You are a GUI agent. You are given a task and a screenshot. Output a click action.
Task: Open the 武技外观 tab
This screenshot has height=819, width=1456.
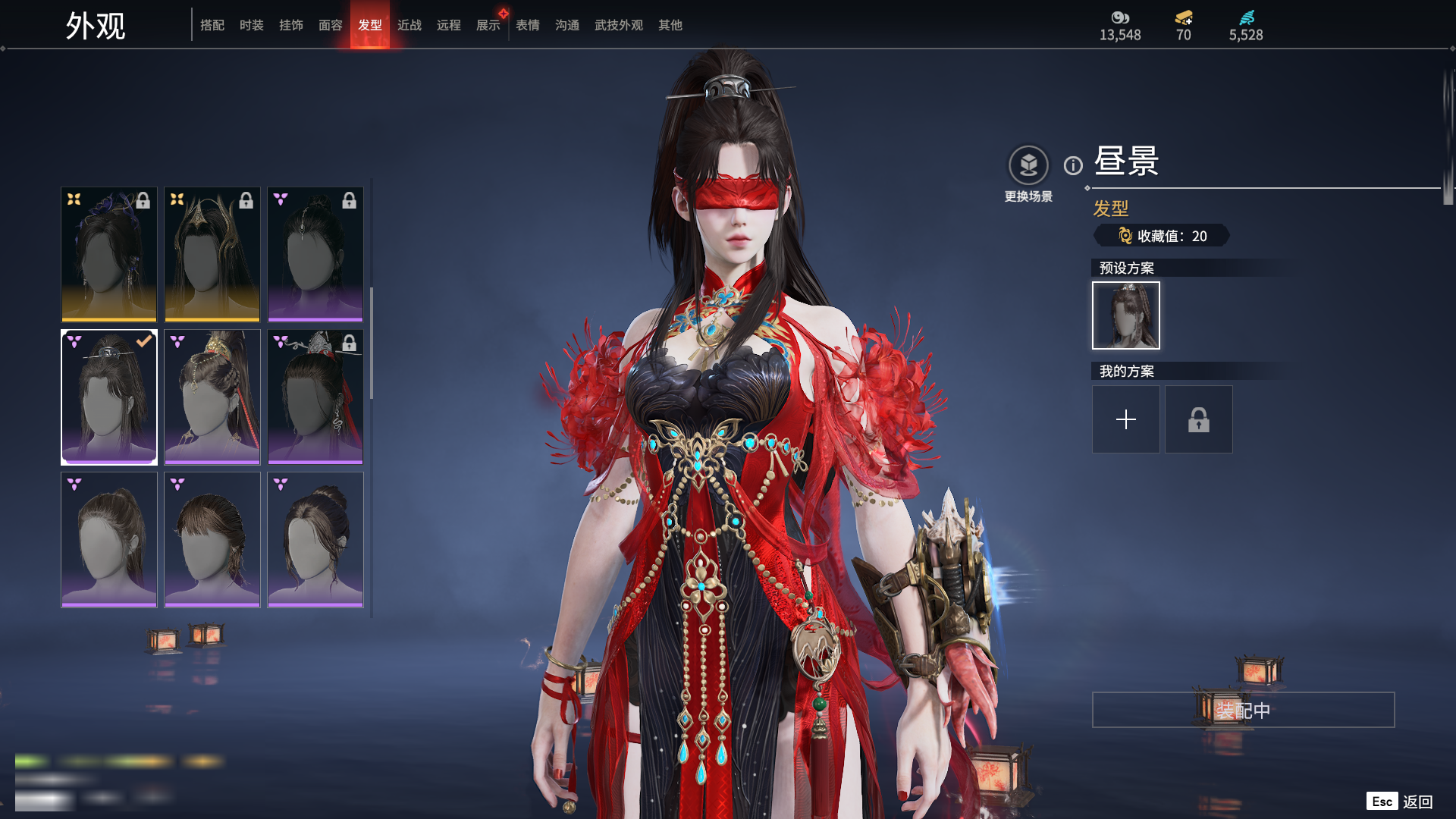[619, 25]
